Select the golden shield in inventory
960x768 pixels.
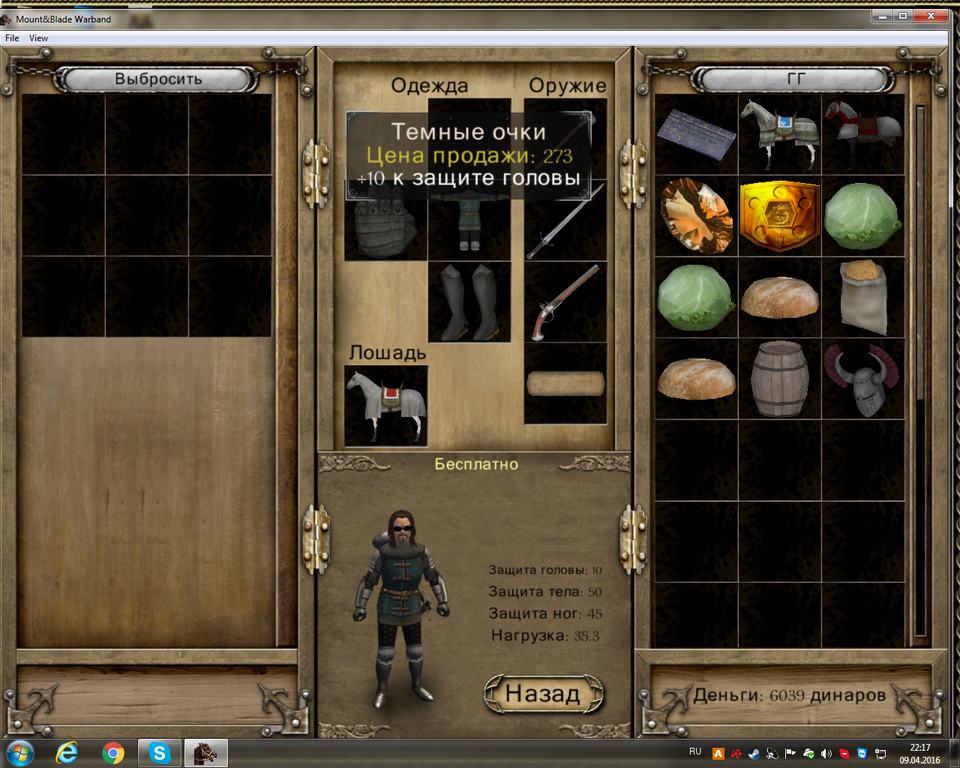tap(779, 216)
